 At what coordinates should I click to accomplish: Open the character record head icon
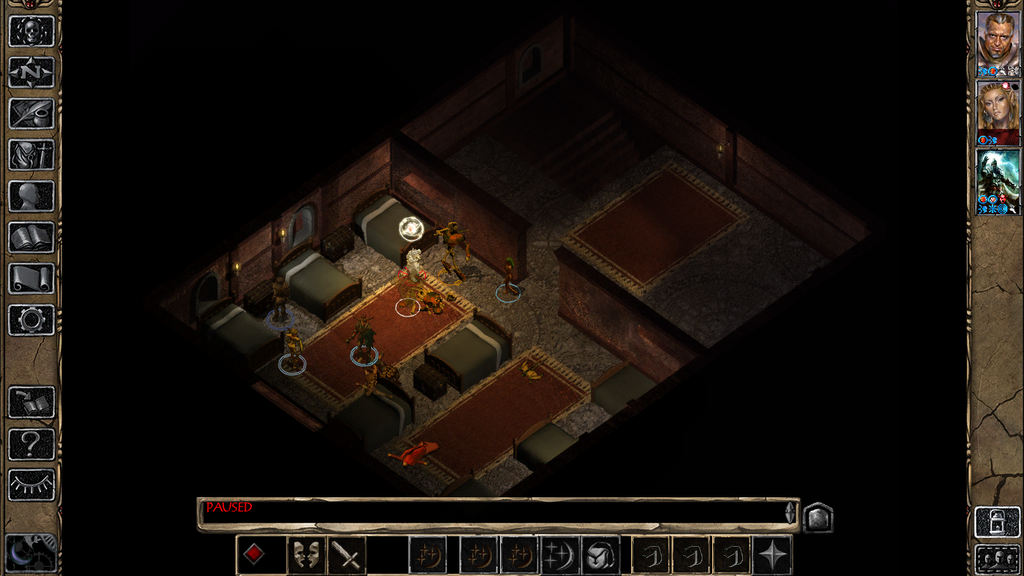(x=31, y=196)
